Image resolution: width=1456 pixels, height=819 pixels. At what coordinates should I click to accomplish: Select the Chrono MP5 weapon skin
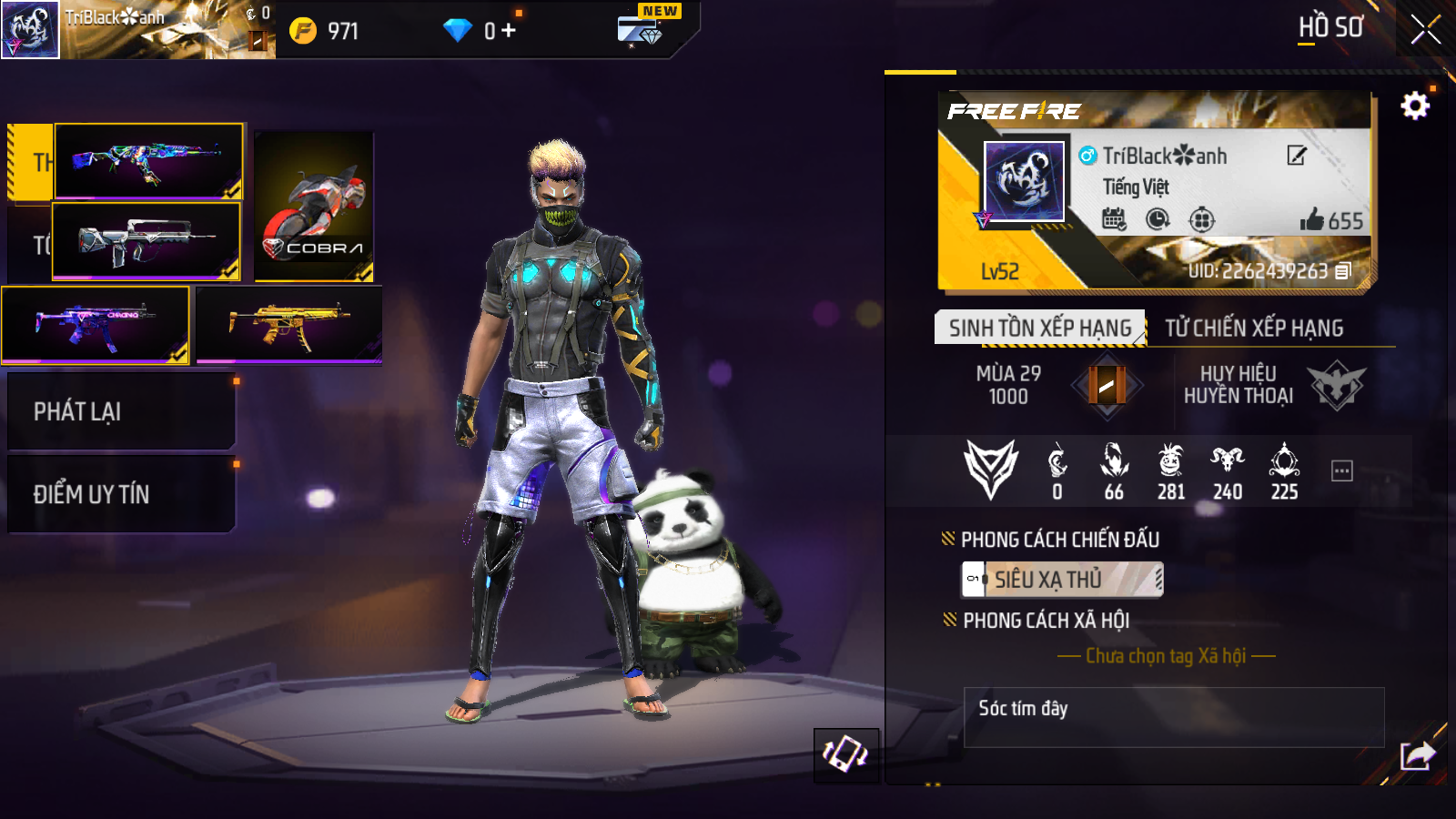tap(96, 325)
